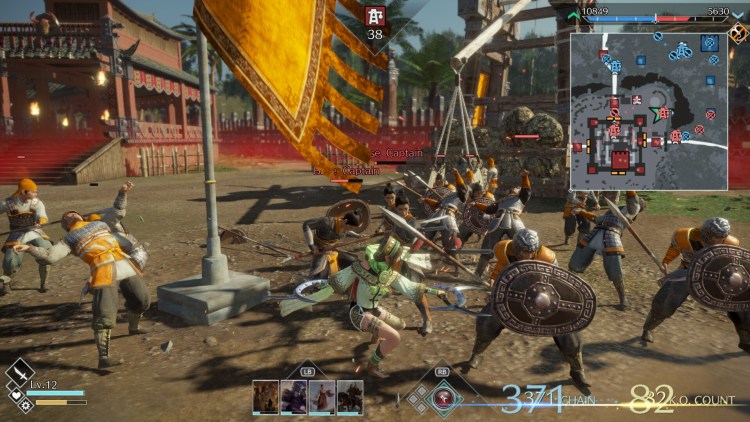Click the red enemy base objective icon
Image resolution: width=750 pixels, height=422 pixels.
pyautogui.click(x=375, y=17)
